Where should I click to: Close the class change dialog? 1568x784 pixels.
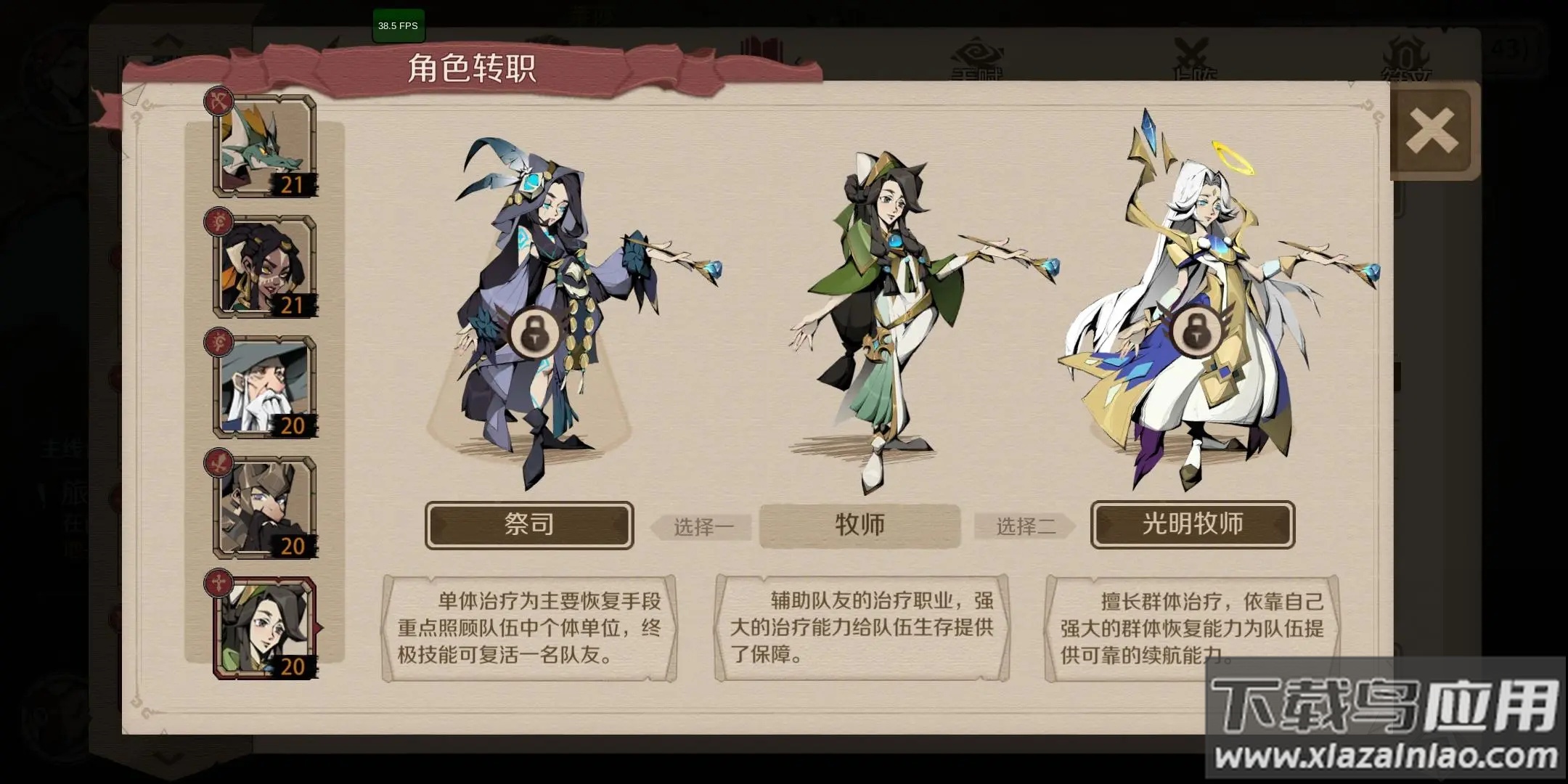(1432, 128)
